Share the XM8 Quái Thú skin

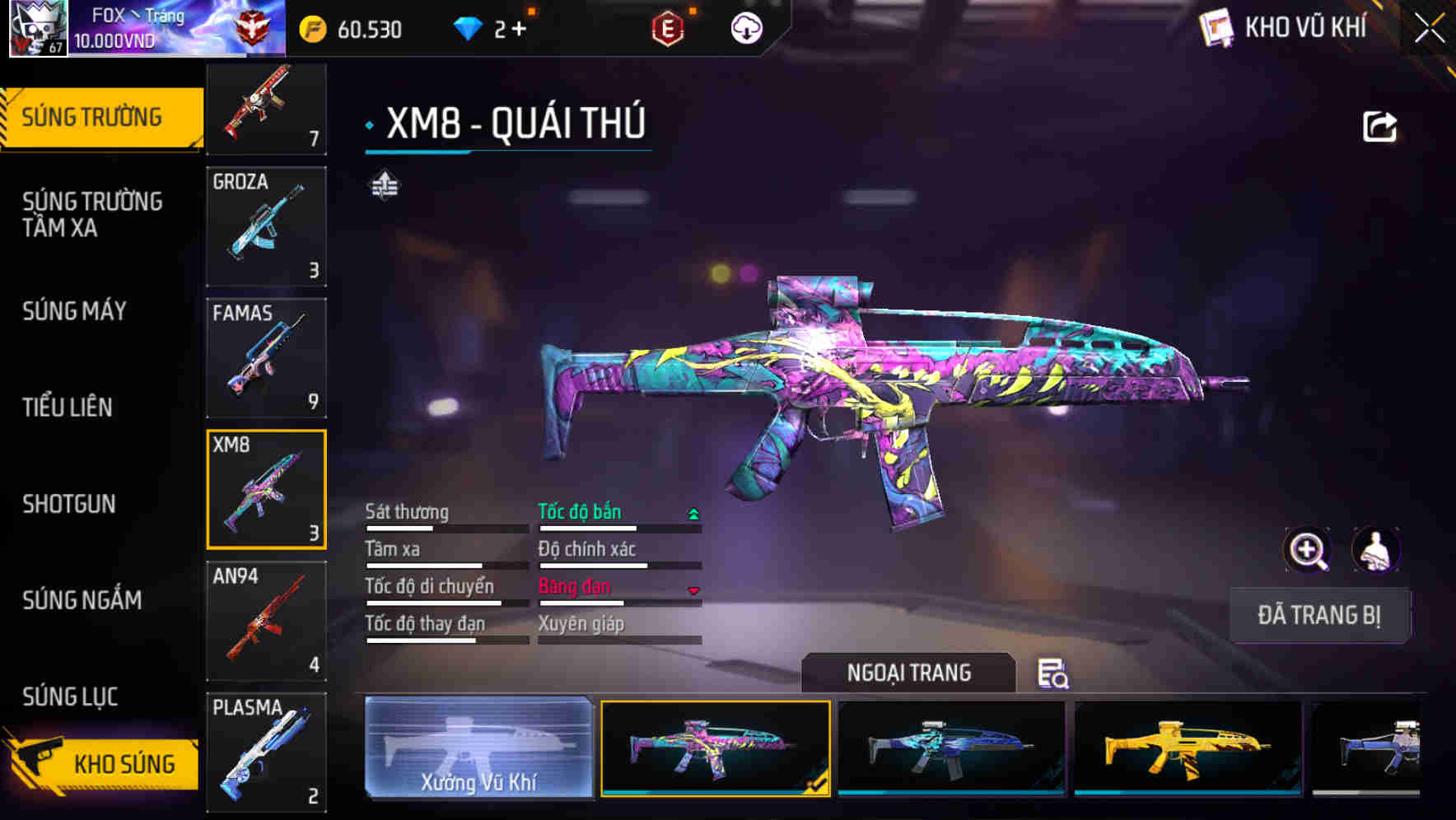coord(1379,128)
